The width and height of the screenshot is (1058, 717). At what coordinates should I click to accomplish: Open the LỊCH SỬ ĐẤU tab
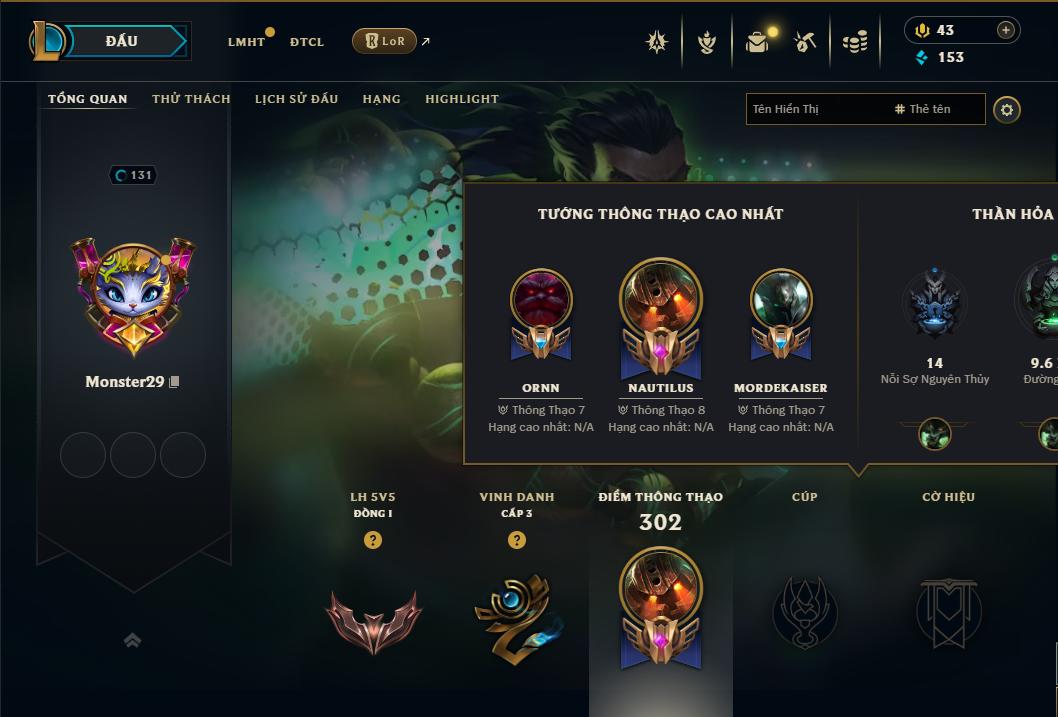[x=296, y=99]
